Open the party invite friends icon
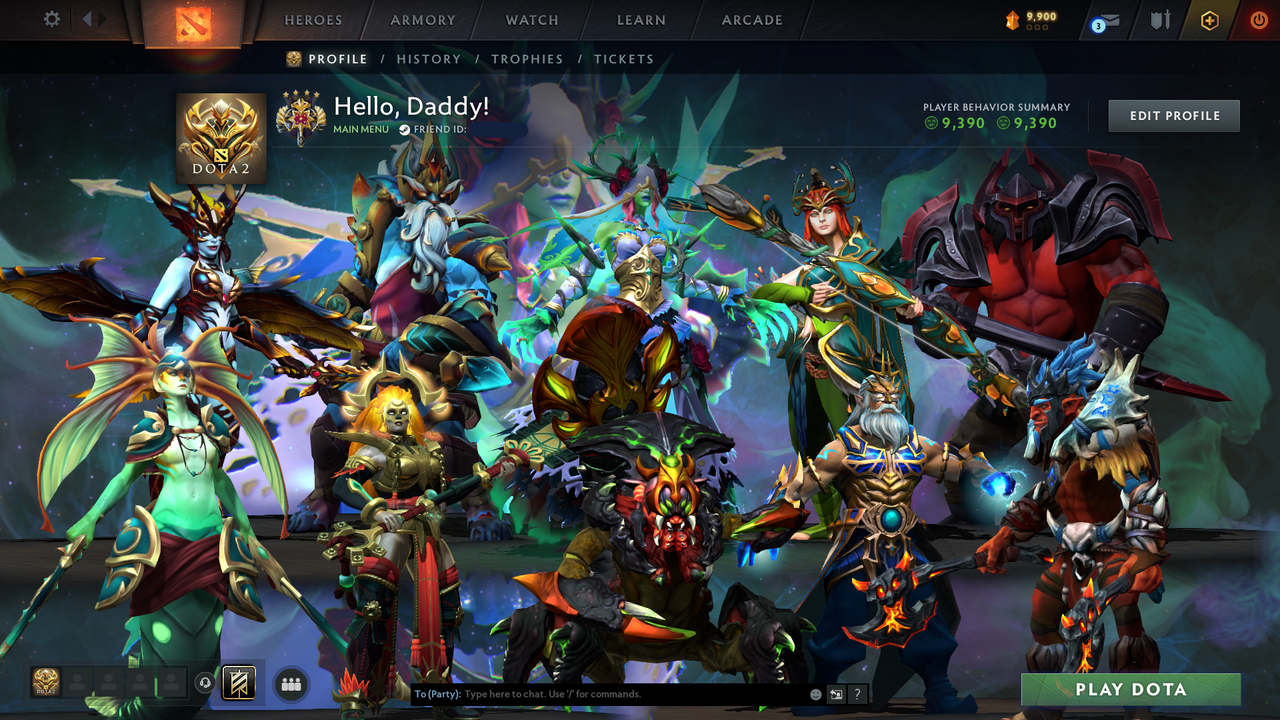This screenshot has height=720, width=1280. [289, 683]
